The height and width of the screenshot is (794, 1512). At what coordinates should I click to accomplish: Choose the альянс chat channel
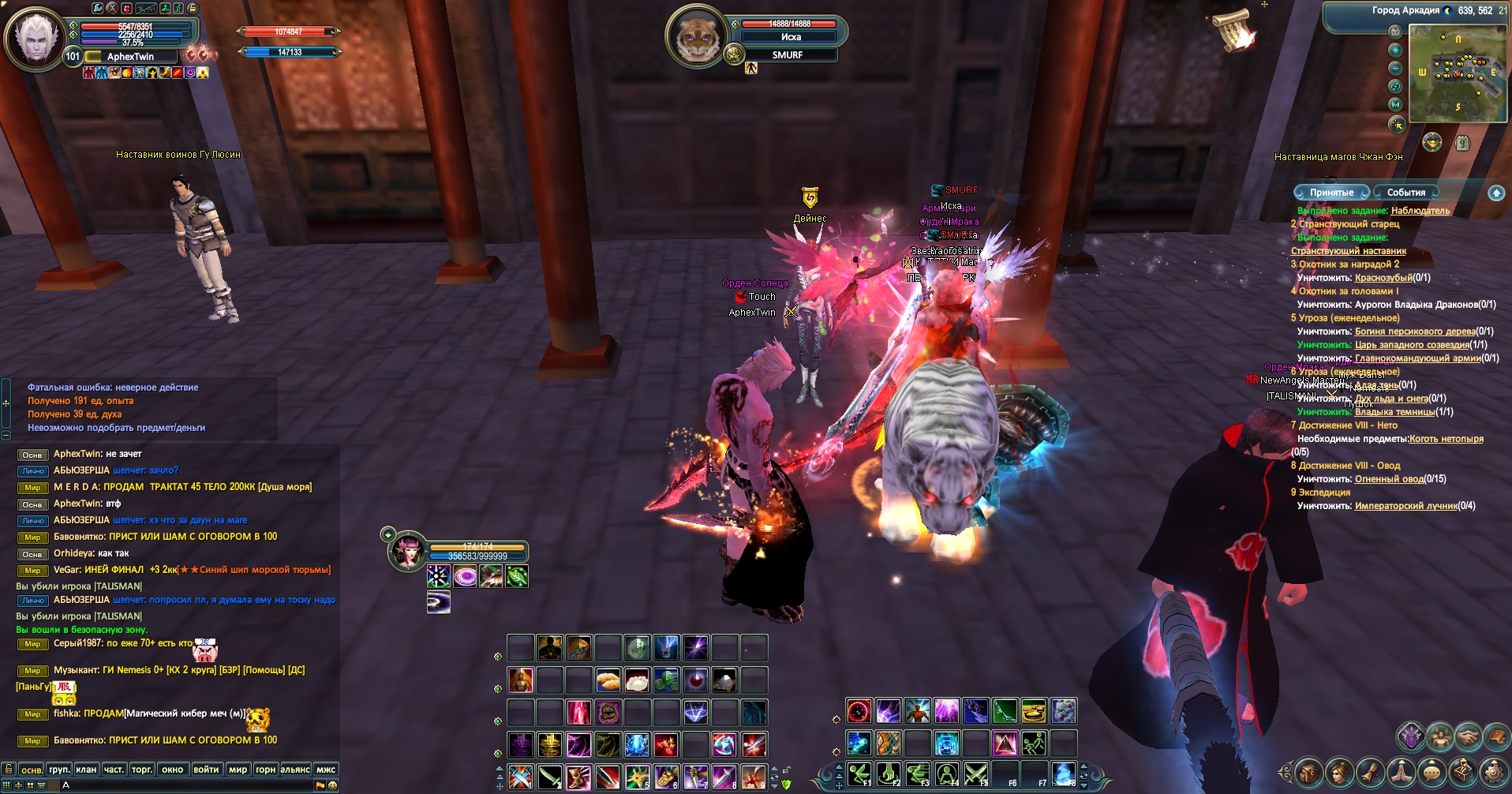click(x=295, y=770)
